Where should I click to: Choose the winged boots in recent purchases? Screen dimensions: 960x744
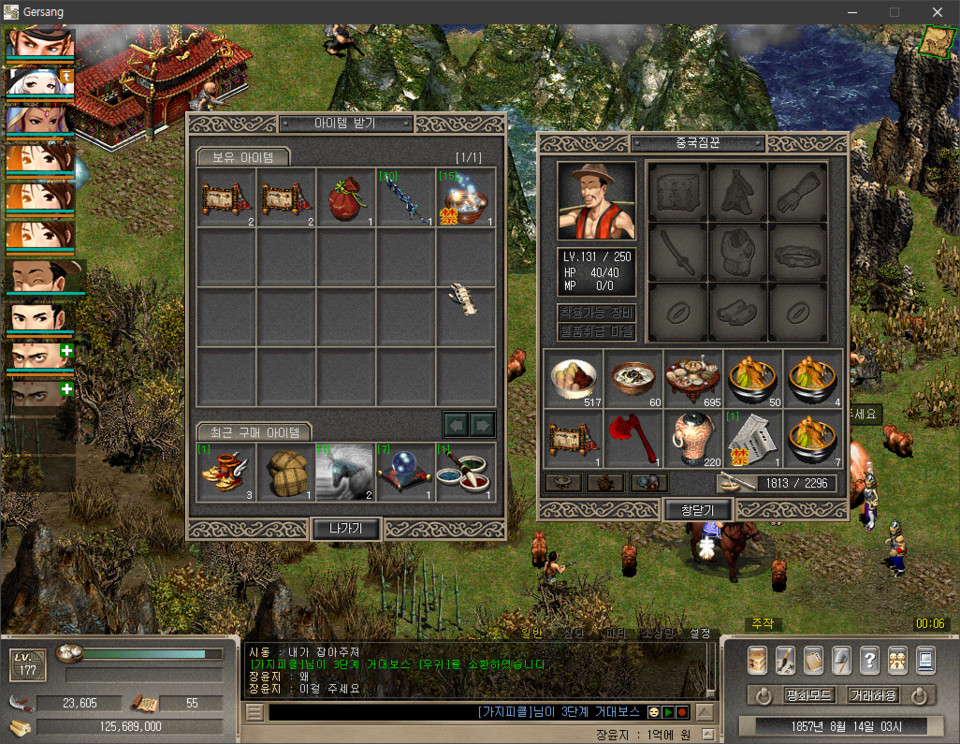click(x=226, y=472)
